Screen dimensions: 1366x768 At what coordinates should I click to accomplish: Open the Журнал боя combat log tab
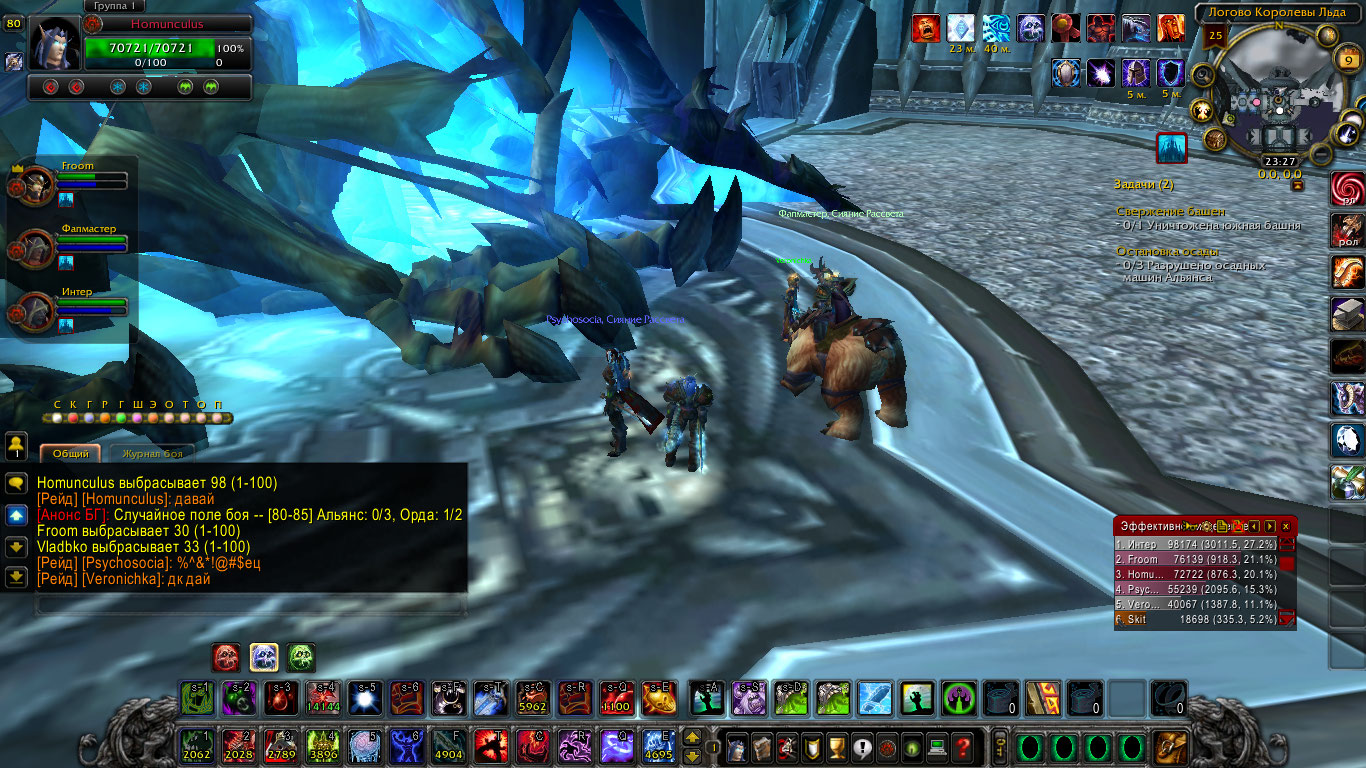coord(152,453)
